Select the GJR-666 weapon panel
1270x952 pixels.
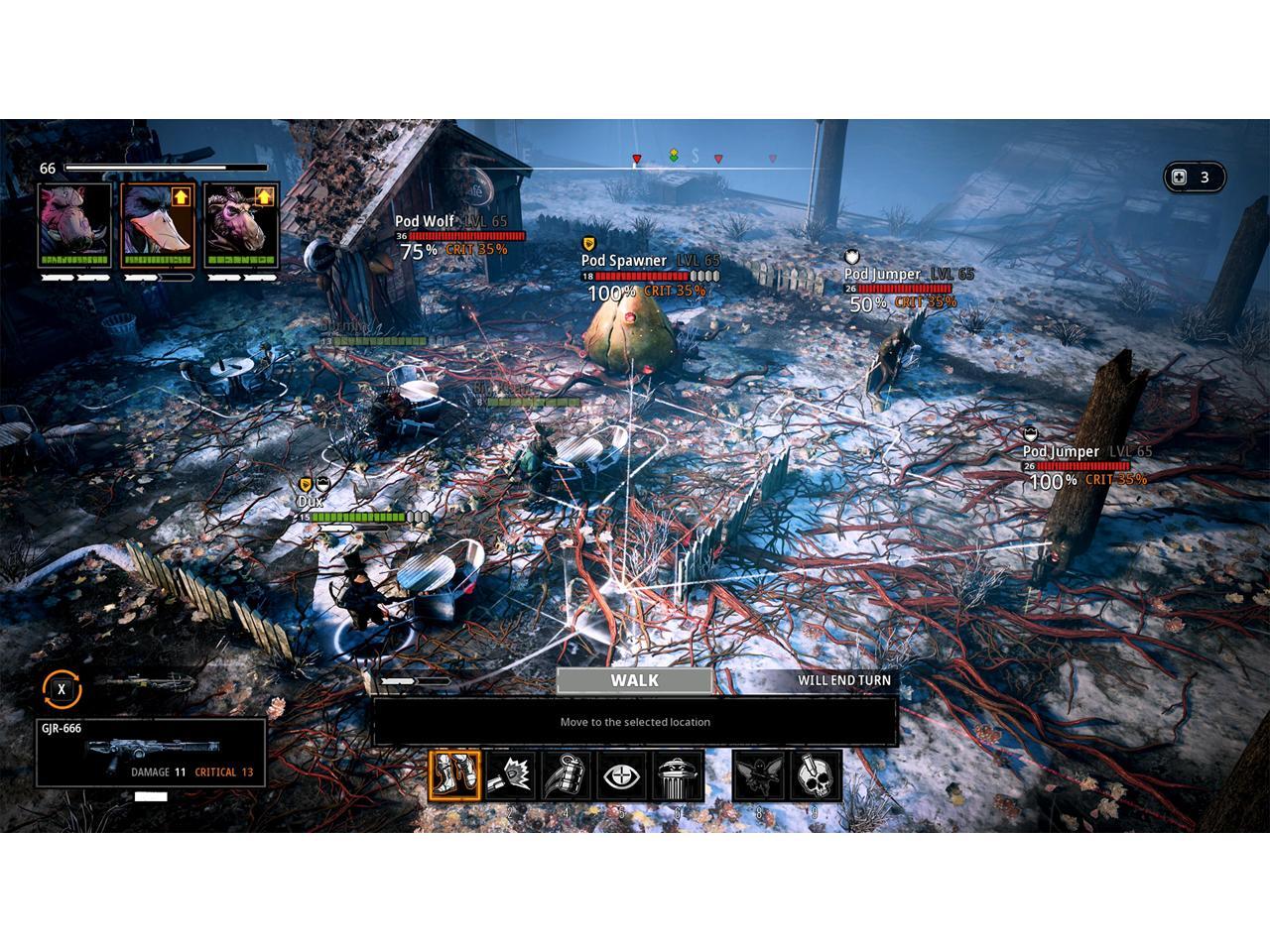[x=151, y=753]
